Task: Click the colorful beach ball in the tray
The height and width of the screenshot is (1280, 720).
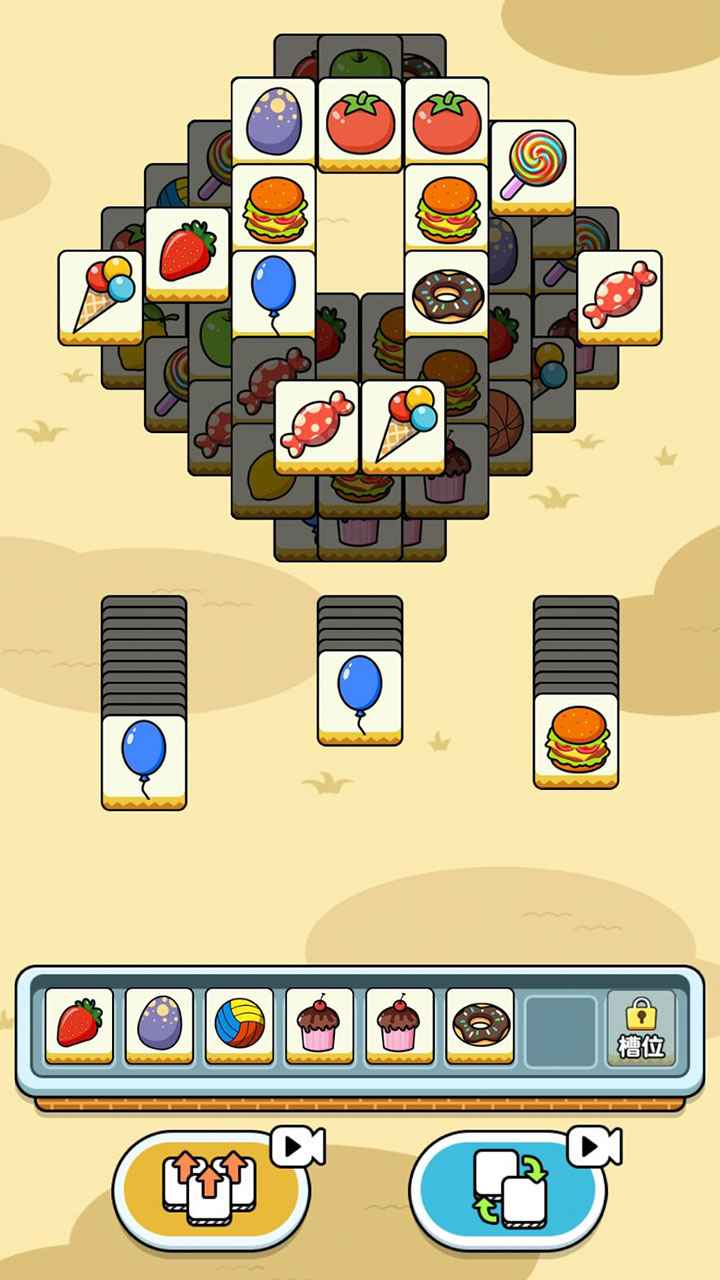Action: point(240,1025)
